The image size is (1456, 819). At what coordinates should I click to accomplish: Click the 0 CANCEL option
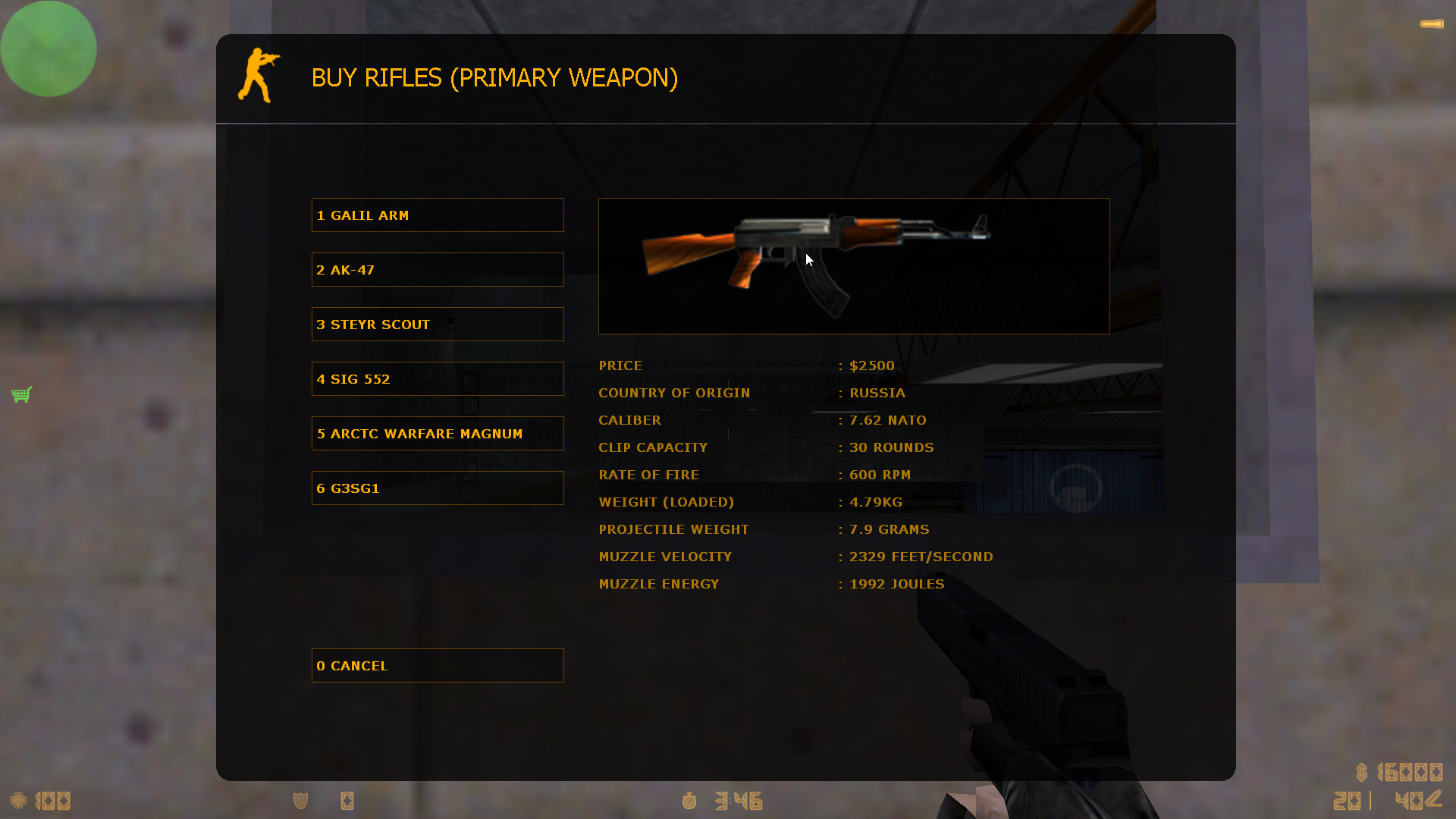pos(437,665)
